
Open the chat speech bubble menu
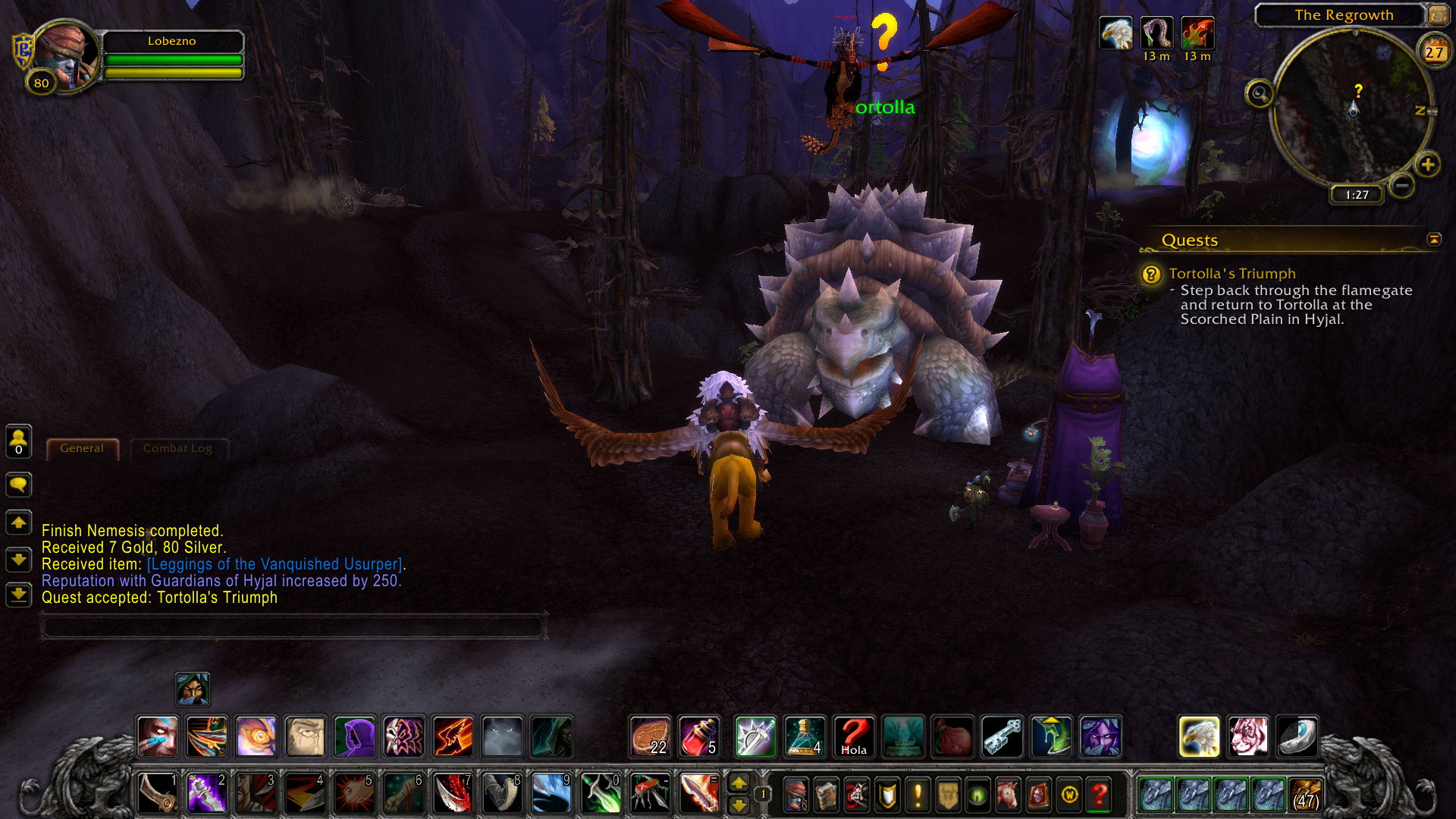pyautogui.click(x=19, y=485)
